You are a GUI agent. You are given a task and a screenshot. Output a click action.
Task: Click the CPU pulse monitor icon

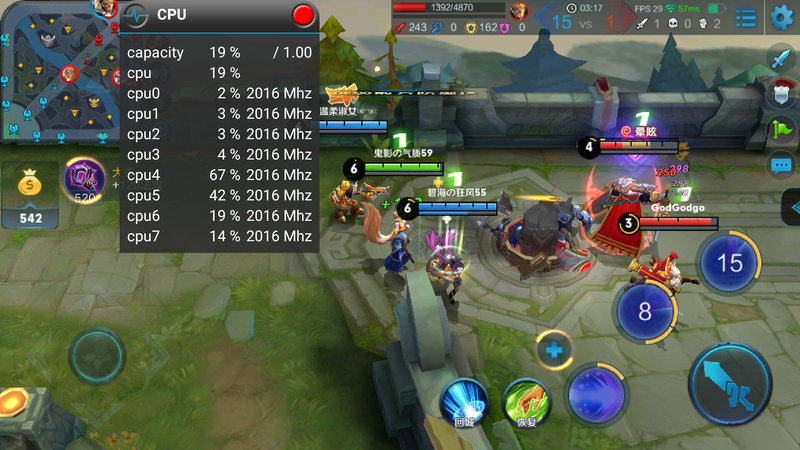pos(137,15)
